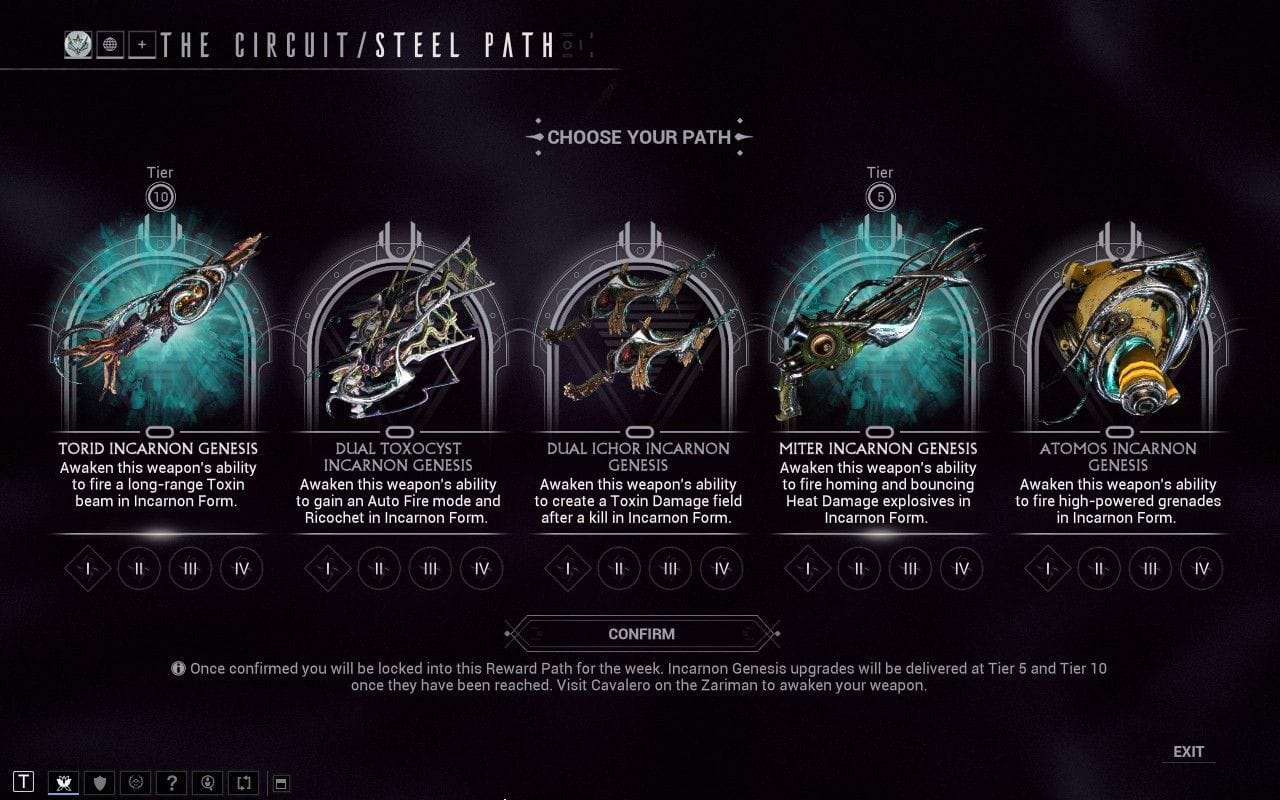The width and height of the screenshot is (1280, 800).
Task: Choose the Miter Incarnon Genesis path
Action: tap(878, 330)
